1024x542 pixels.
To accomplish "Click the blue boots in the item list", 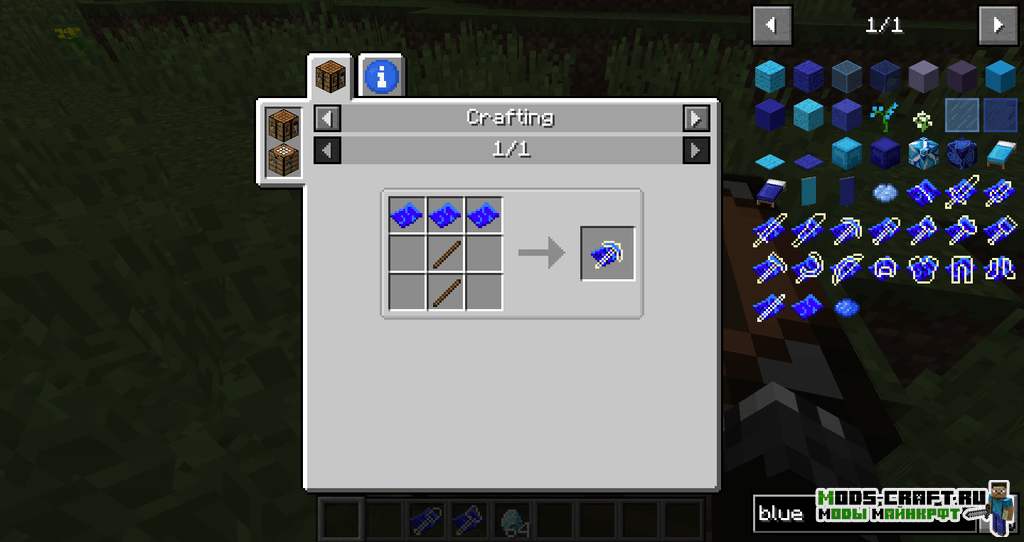I will click(x=999, y=268).
